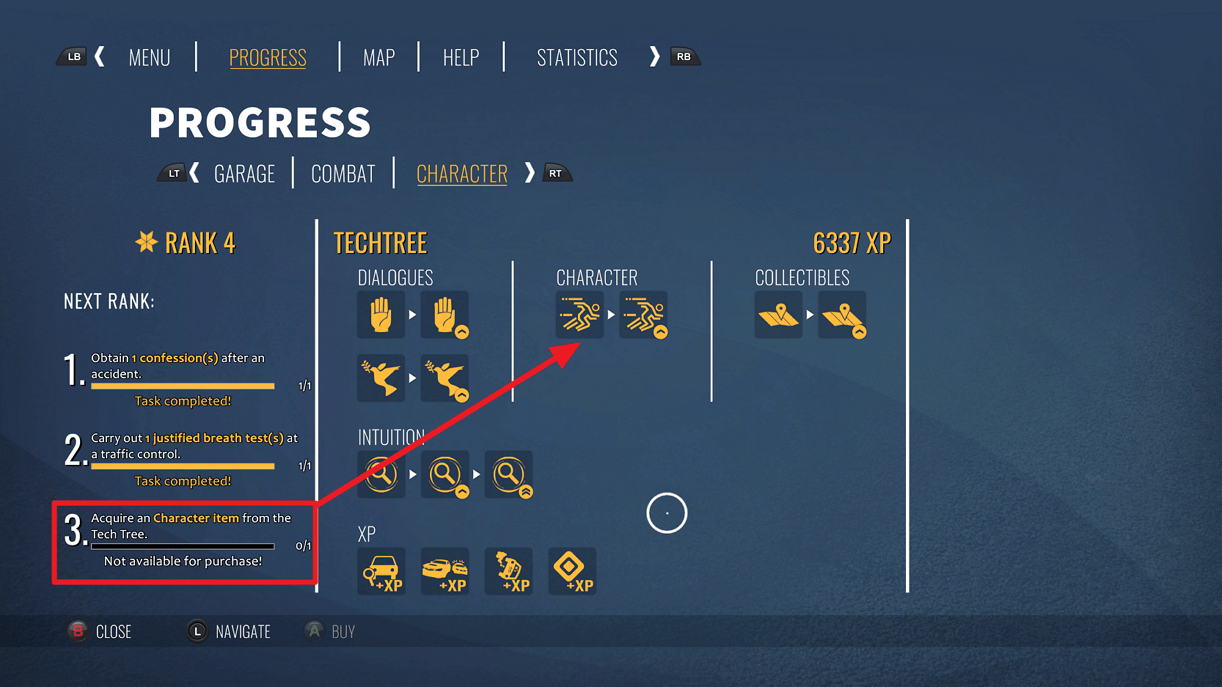This screenshot has height=687, width=1222.
Task: Select the double-chevron magnifying glass intuition skill
Action: tap(508, 474)
